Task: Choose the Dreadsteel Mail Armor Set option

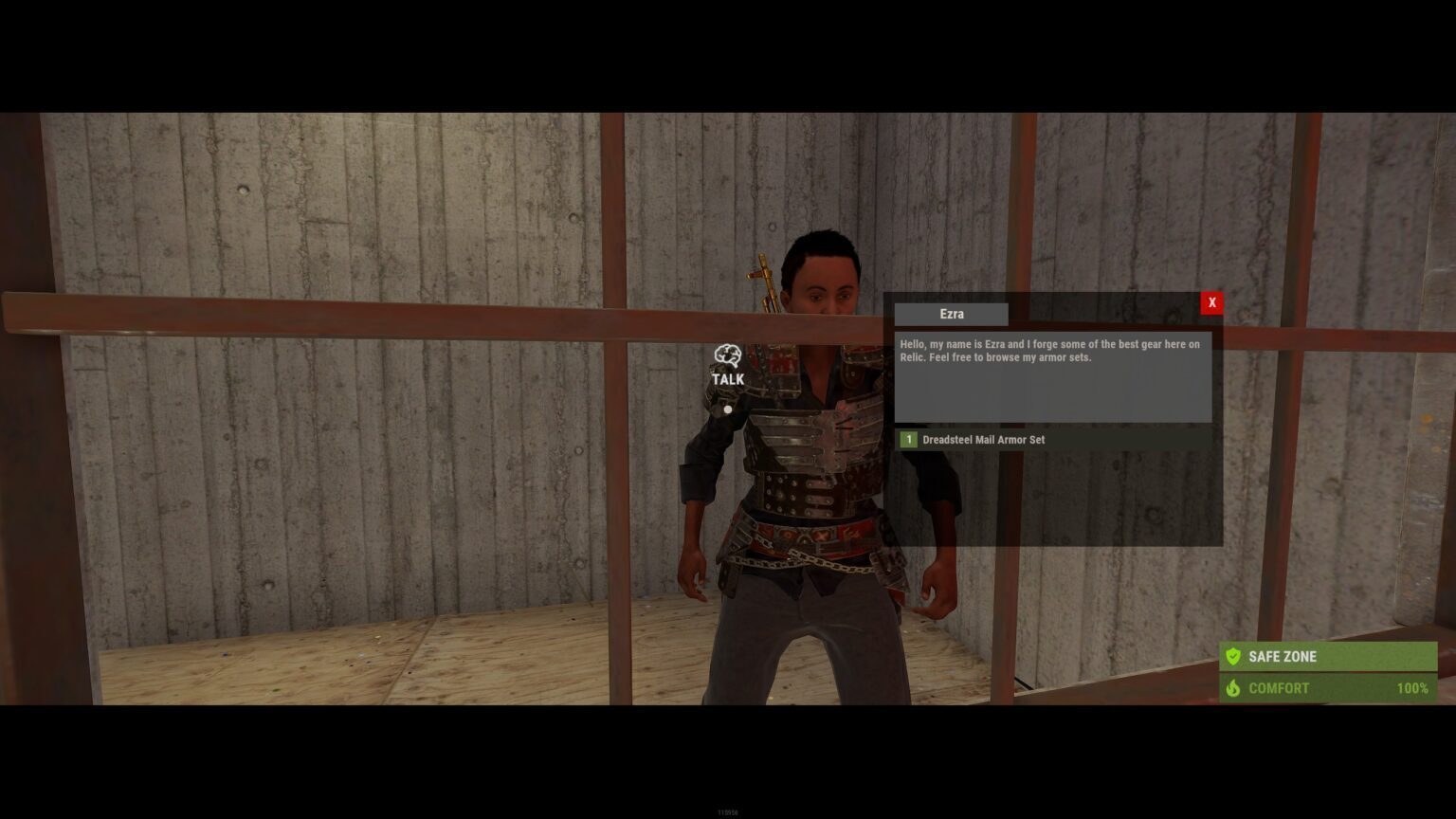Action: tap(983, 440)
